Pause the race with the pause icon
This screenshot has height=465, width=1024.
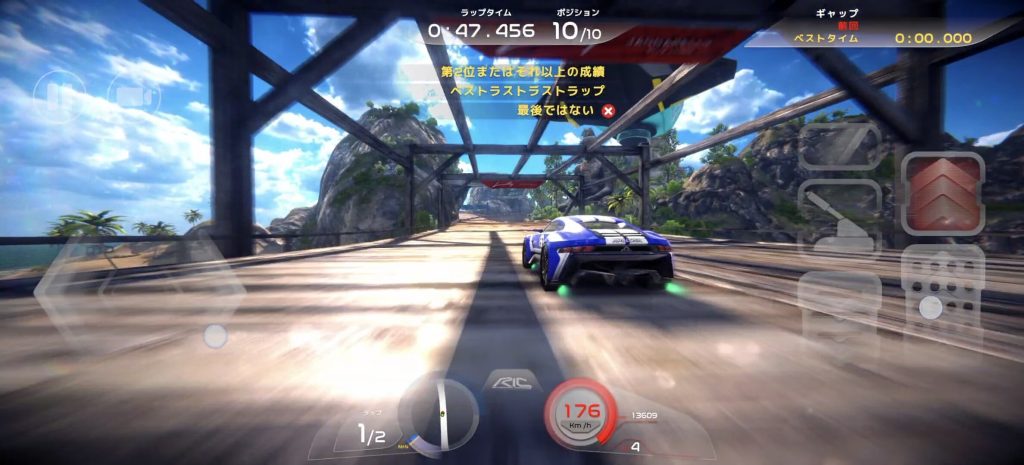pyautogui.click(x=58, y=97)
